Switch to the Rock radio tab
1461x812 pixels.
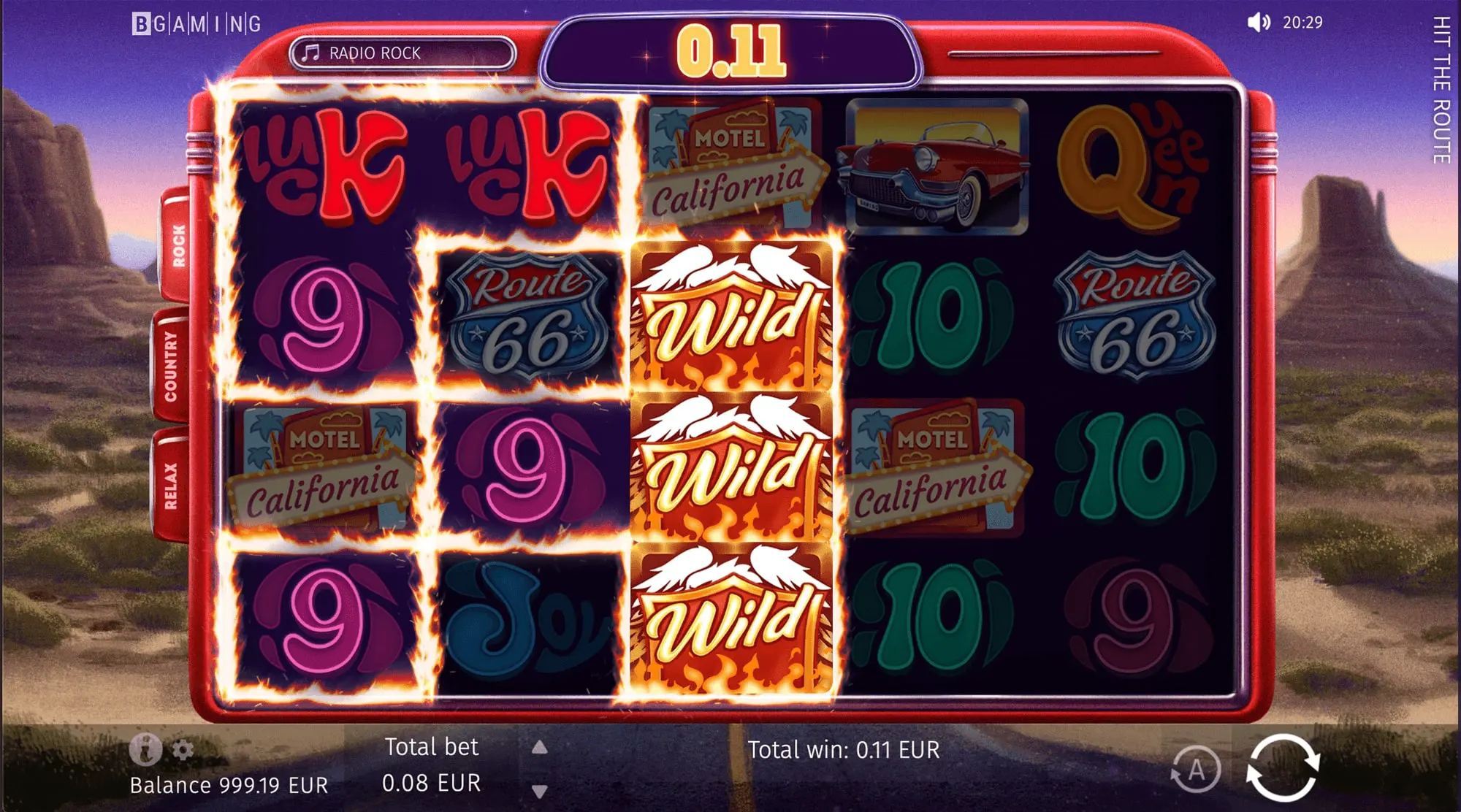[x=178, y=245]
